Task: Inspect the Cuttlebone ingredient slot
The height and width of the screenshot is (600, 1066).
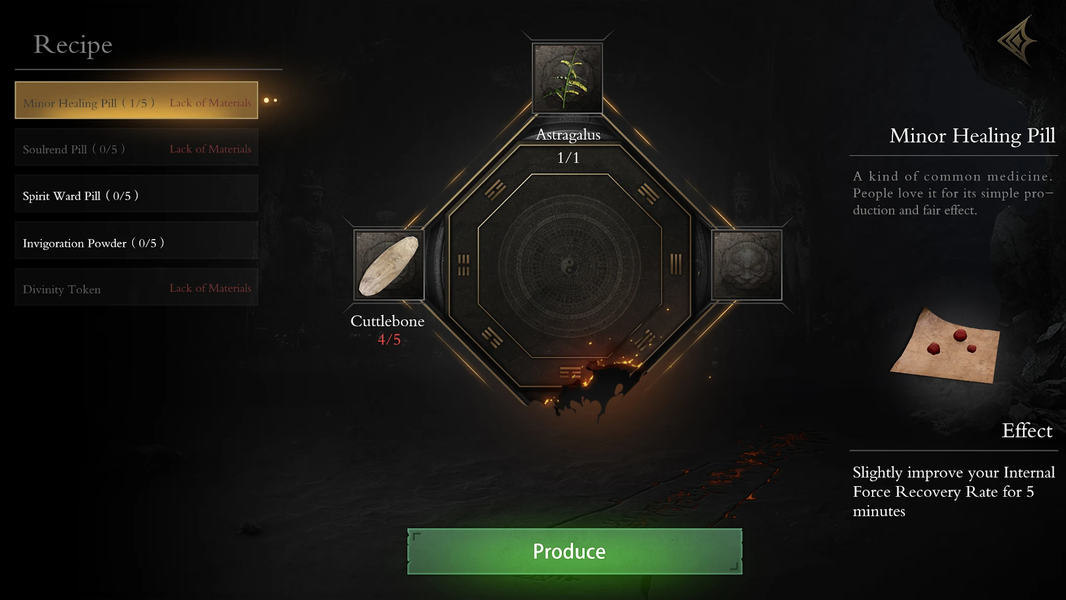Action: [388, 265]
